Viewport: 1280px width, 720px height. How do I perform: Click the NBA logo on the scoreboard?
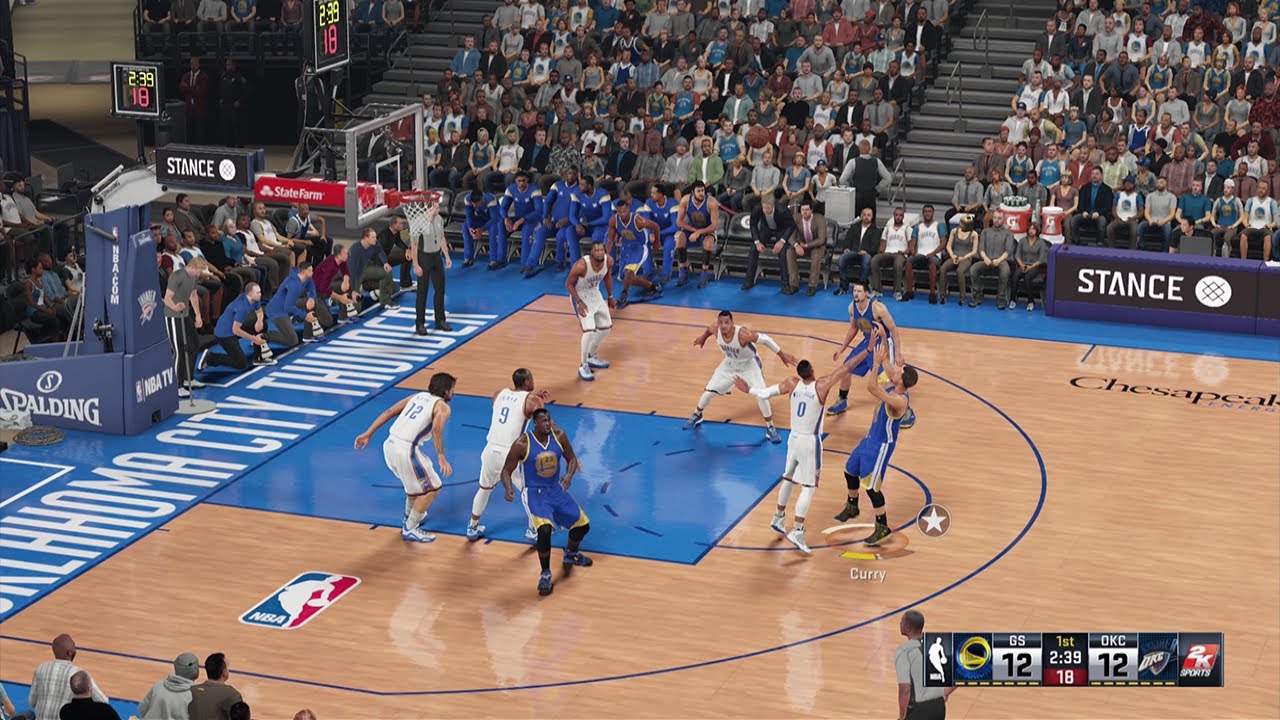coord(938,660)
